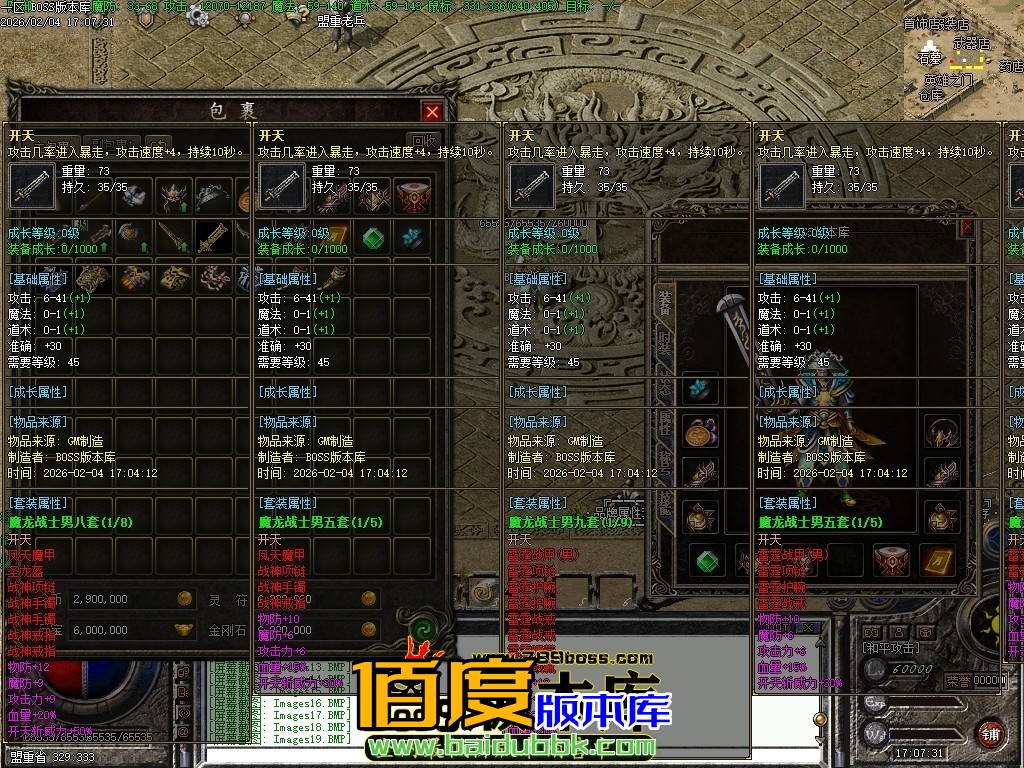Select the equipped red drum slot
This screenshot has width=1024, height=768.
pos(891,559)
